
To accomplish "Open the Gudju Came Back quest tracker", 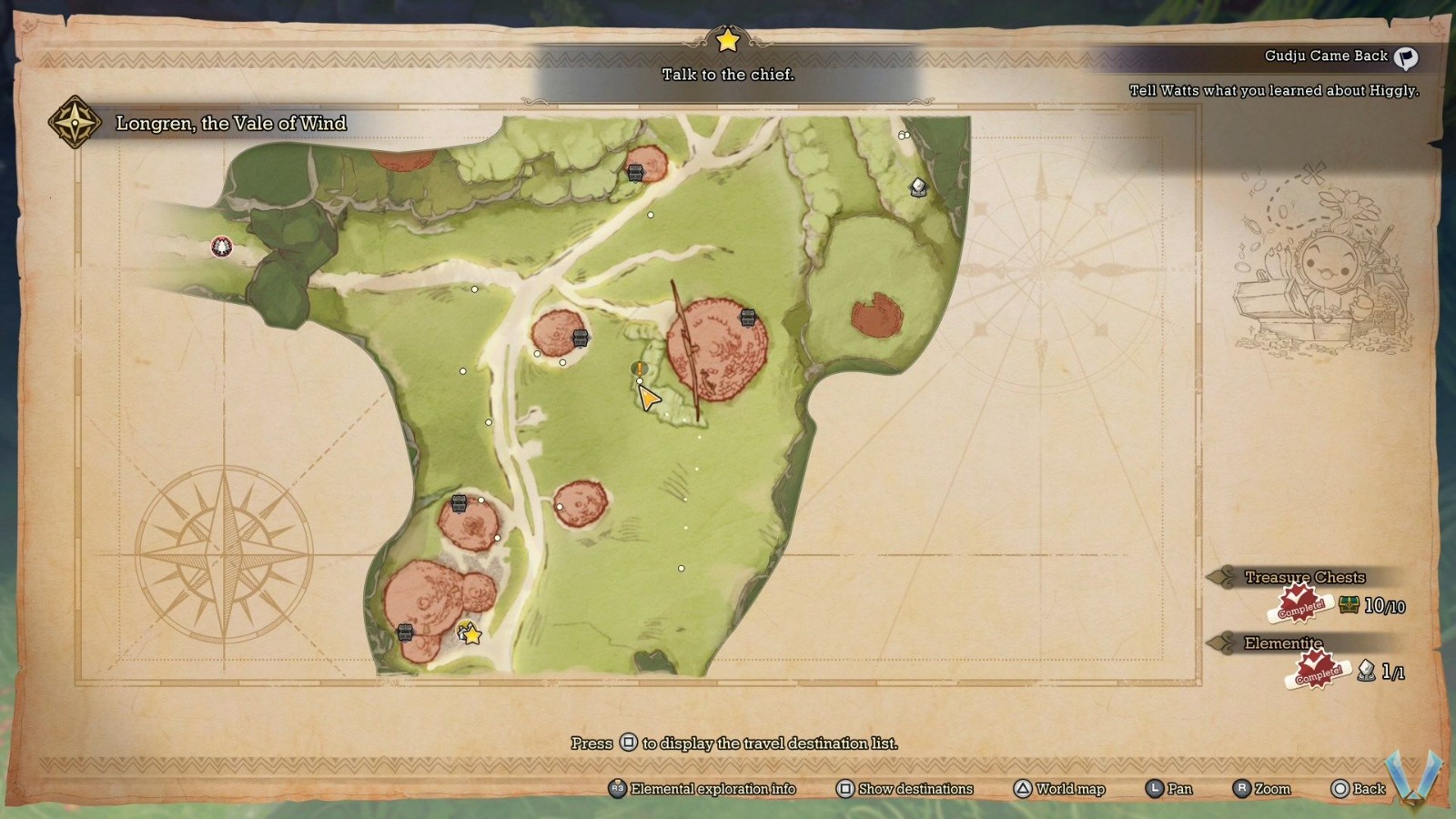I will [x=1338, y=57].
